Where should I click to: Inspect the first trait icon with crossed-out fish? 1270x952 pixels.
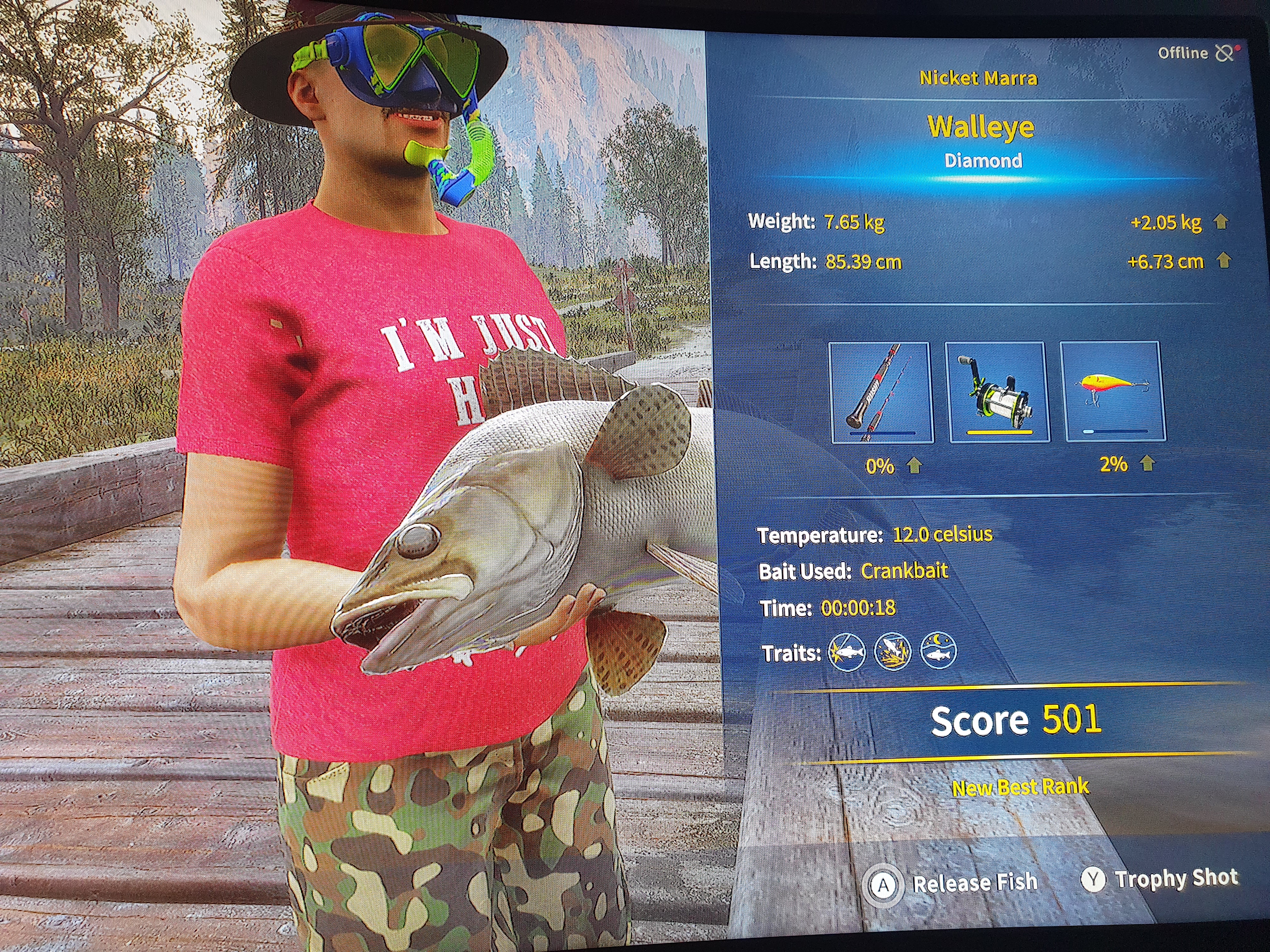tap(847, 653)
